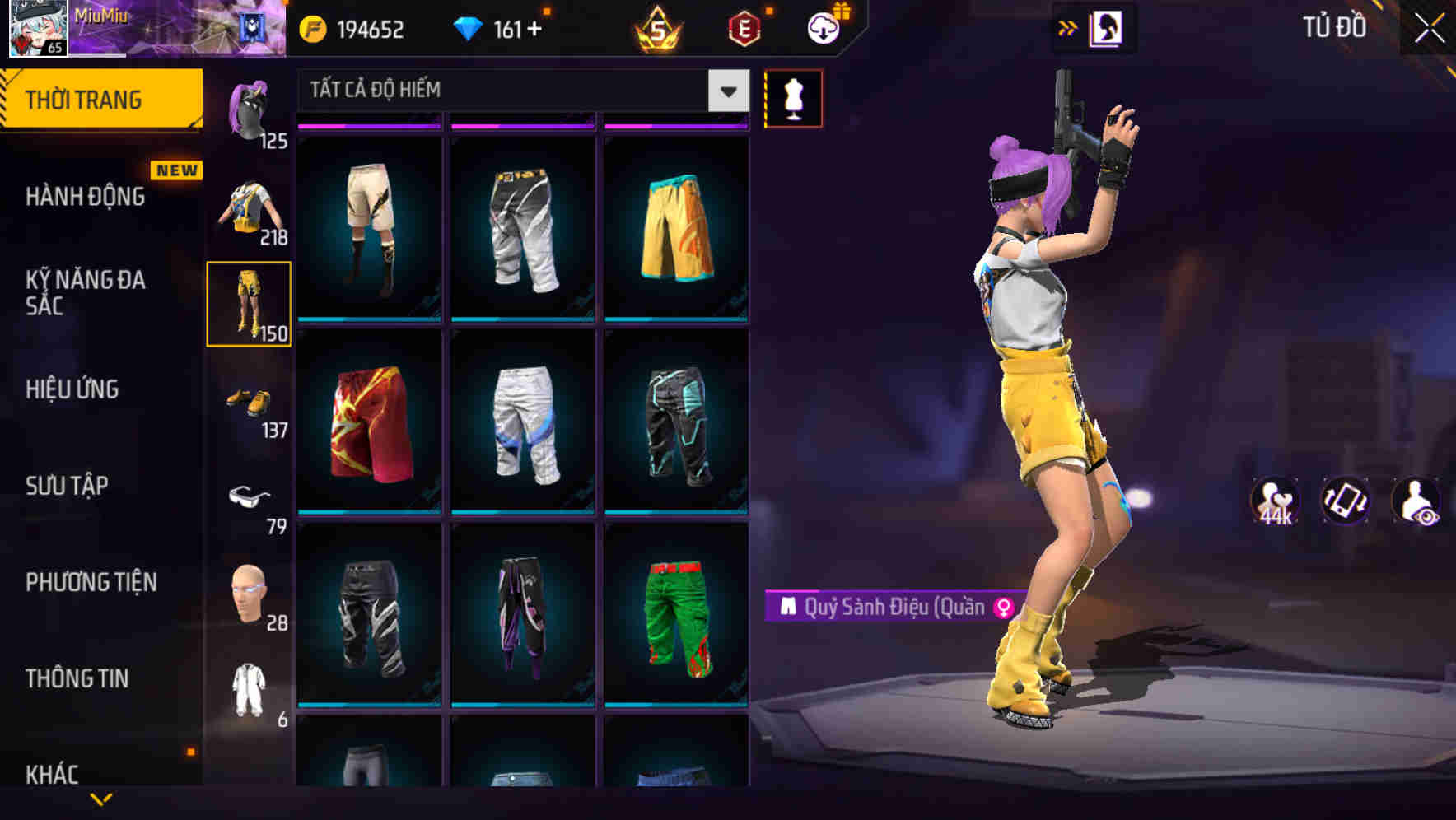Expand the bottom sidebar chevron under KHÁC

[100, 799]
